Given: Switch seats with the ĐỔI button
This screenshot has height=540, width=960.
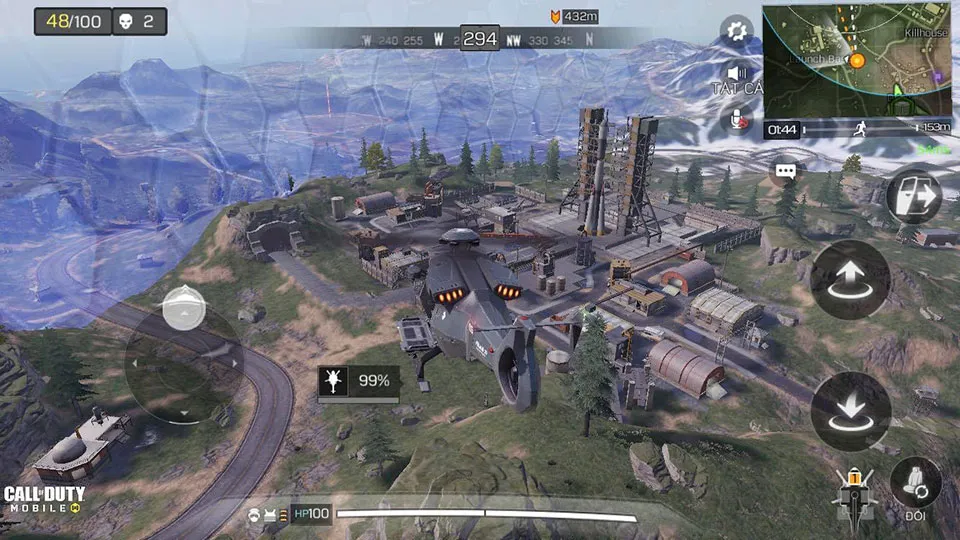Looking at the screenshot, I should click(x=914, y=484).
